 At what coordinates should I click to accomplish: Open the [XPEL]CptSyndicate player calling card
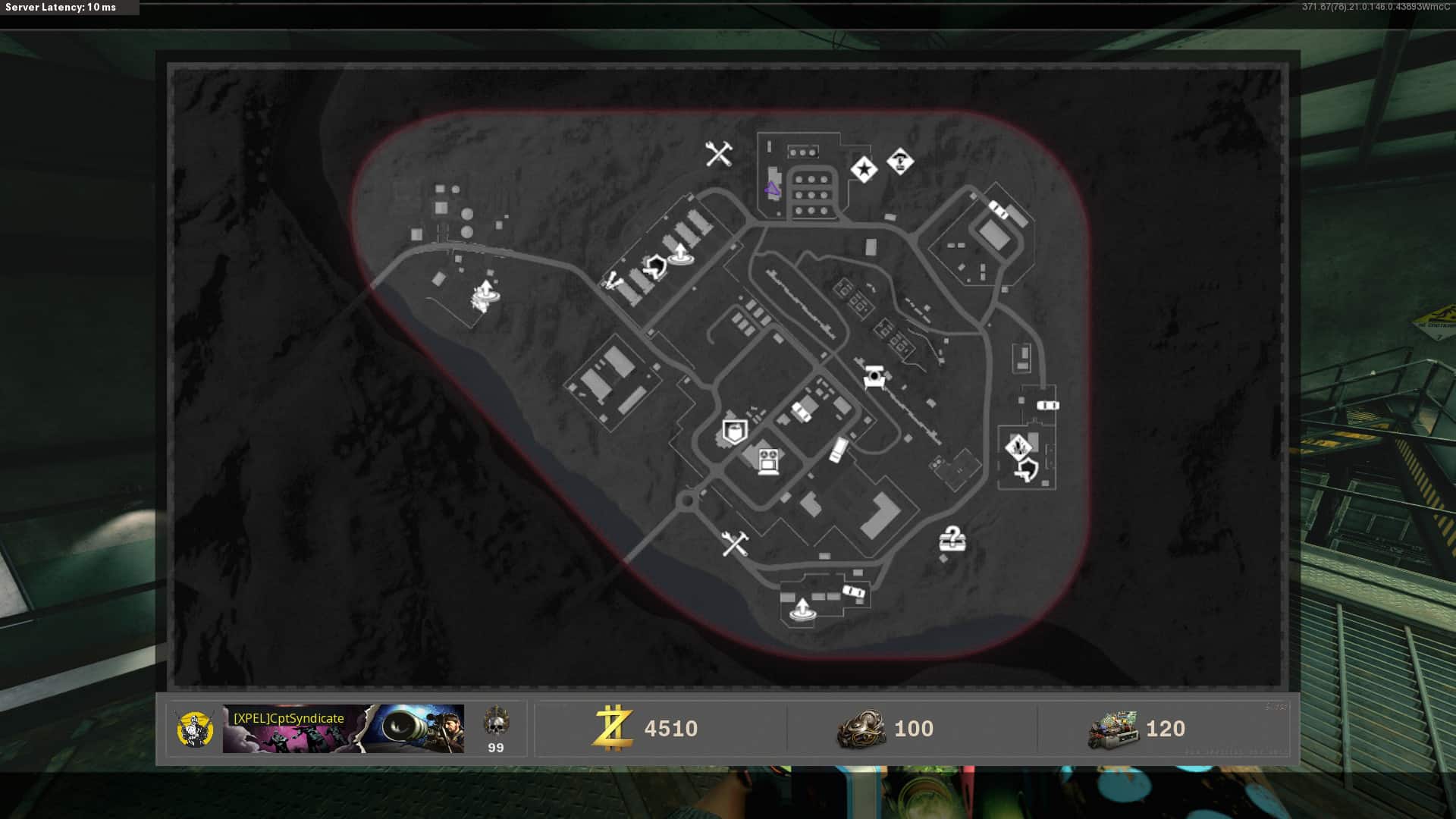pyautogui.click(x=343, y=729)
